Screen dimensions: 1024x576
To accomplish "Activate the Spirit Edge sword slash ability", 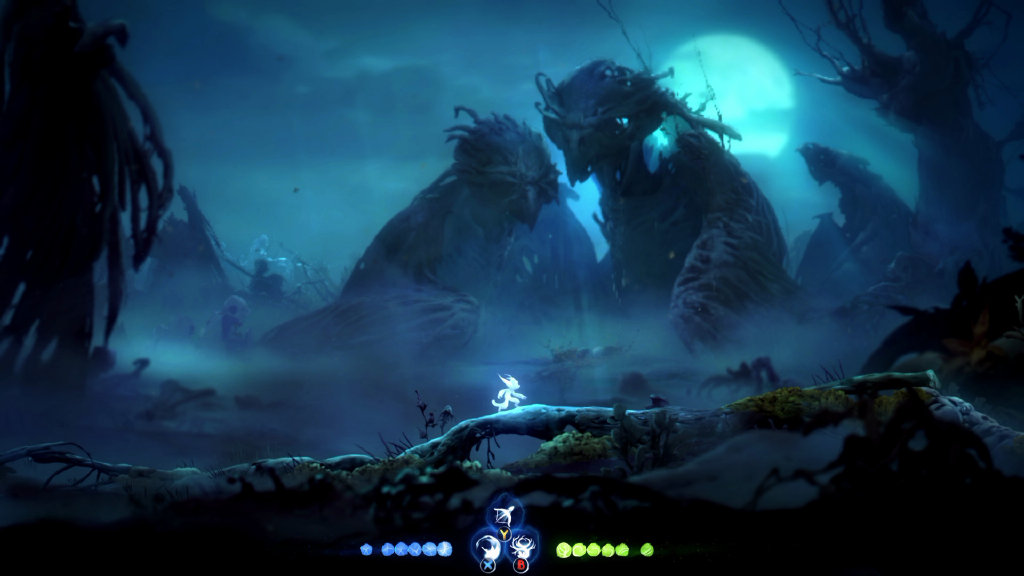I will (x=489, y=547).
